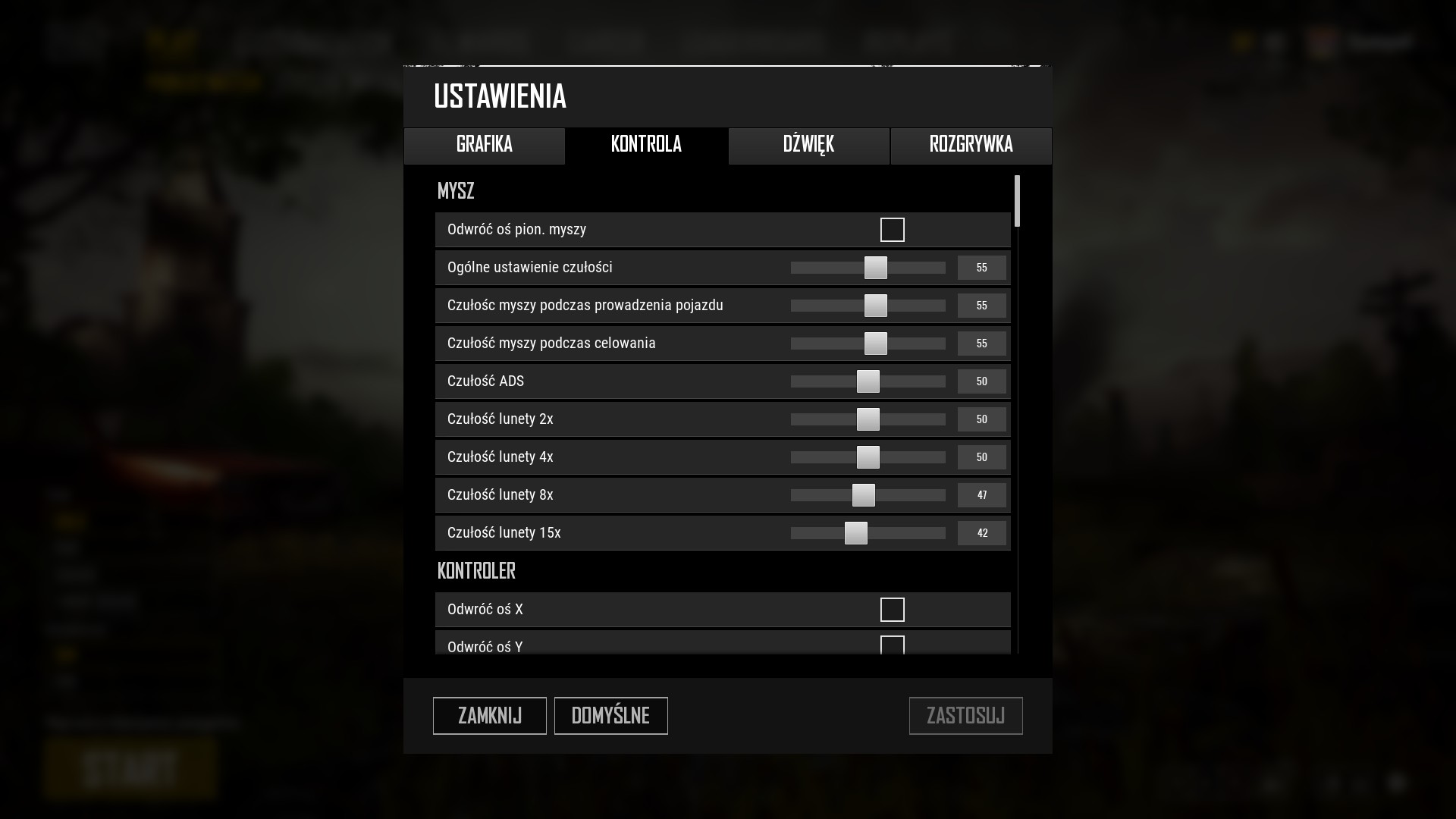Viewport: 1456px width, 819px height.
Task: Toggle the Odwróć oś pion. myszy checkbox
Action: point(892,230)
